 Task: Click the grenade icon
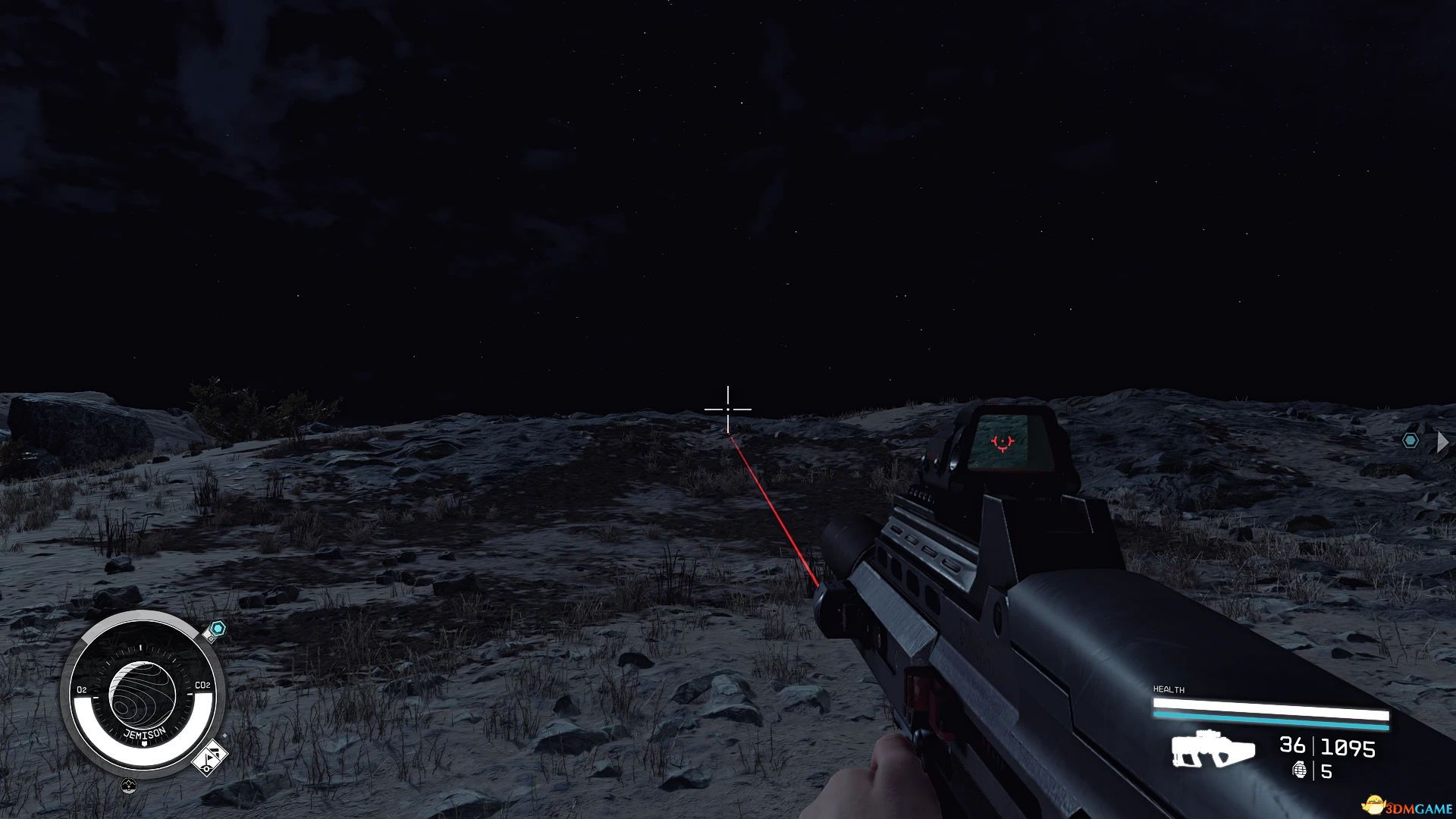[1299, 771]
